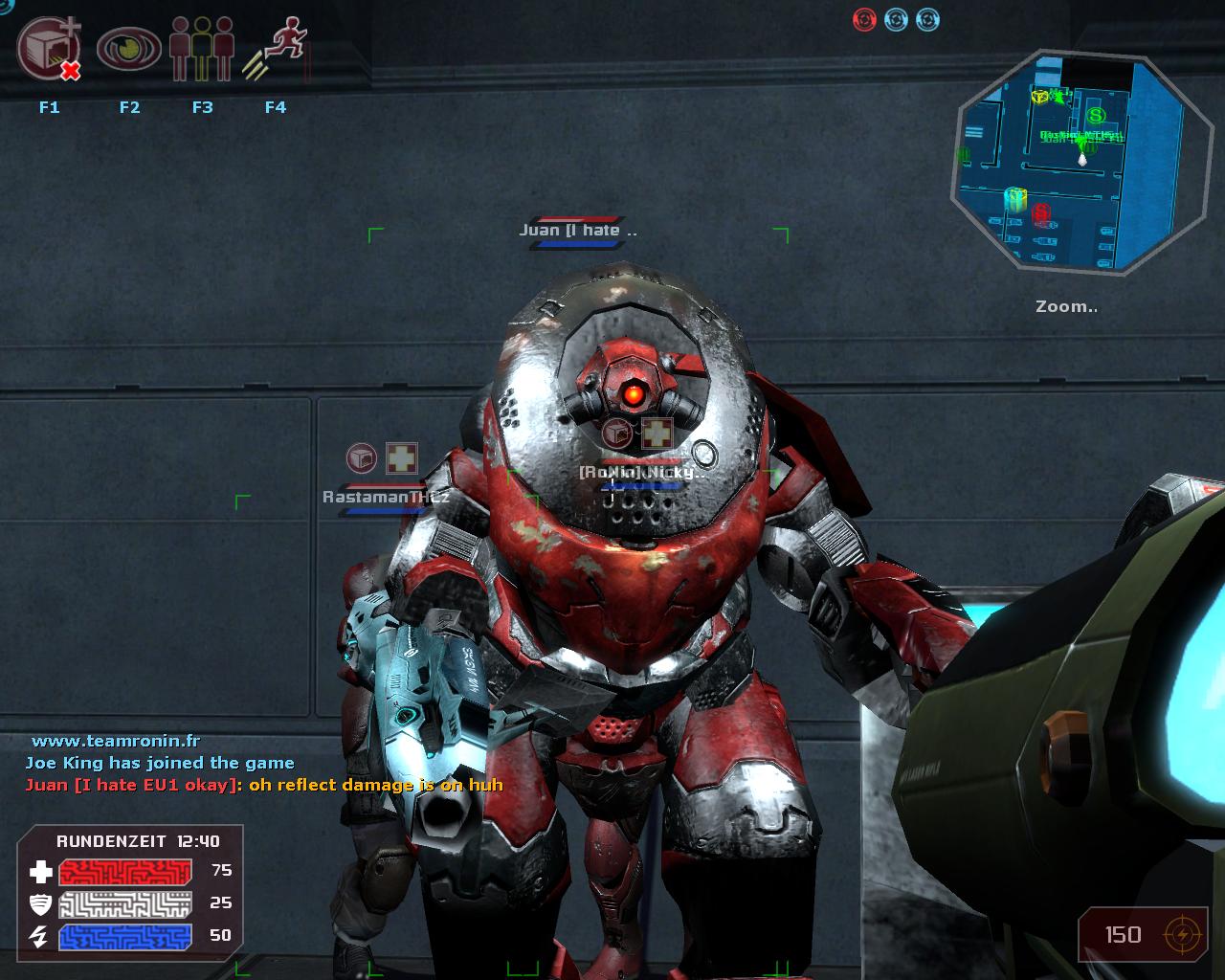Select the green dollar marker on the minimap
Viewport: 1225px width, 980px height.
1096,116
